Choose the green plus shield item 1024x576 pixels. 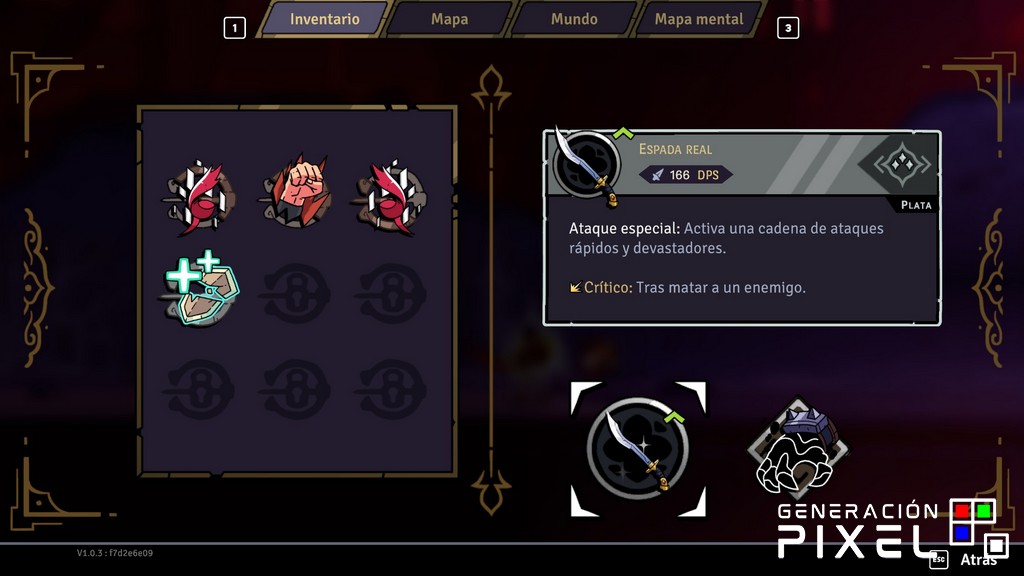pyautogui.click(x=198, y=291)
